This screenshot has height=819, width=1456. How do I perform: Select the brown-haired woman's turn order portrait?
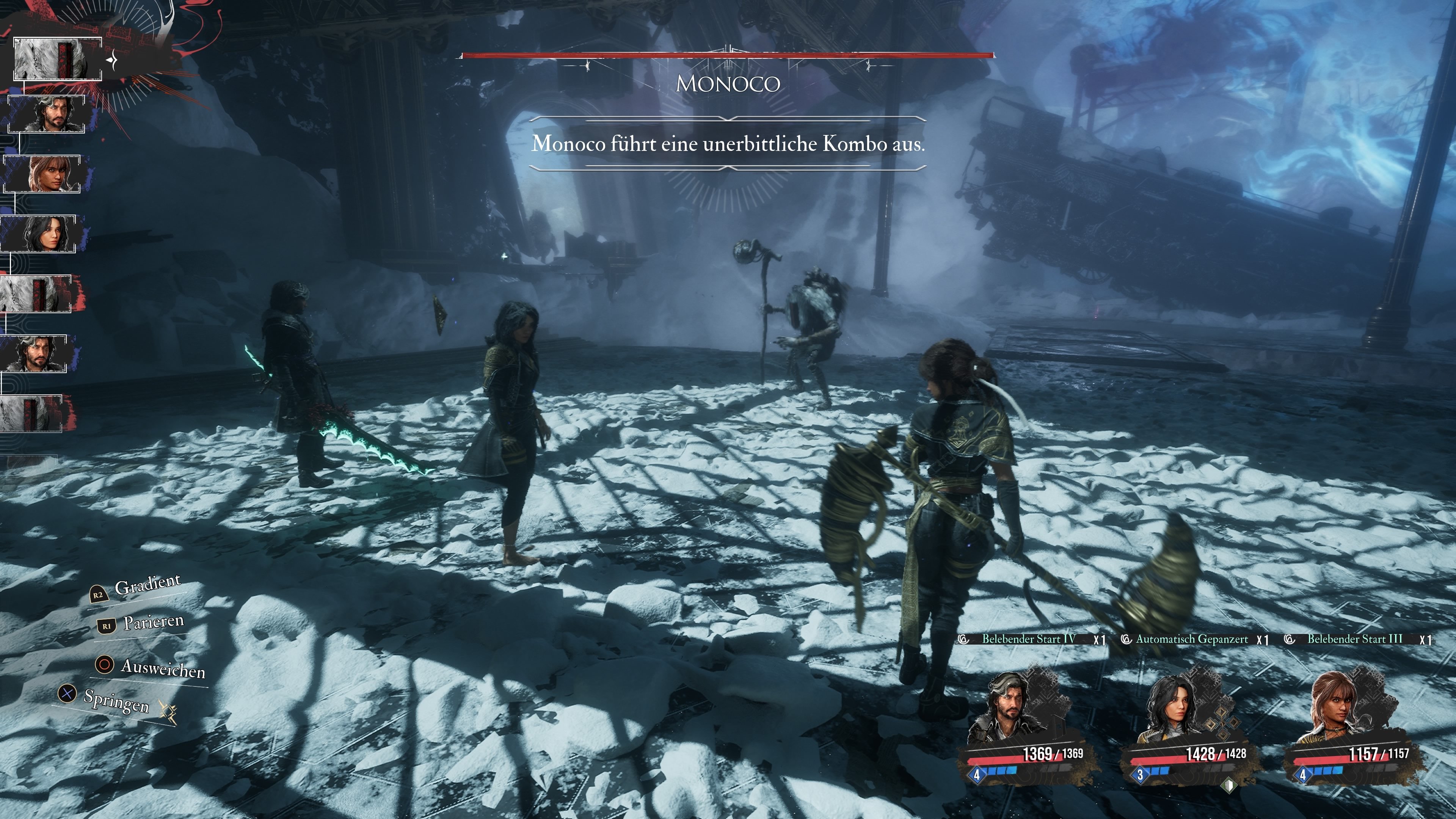coord(42,174)
